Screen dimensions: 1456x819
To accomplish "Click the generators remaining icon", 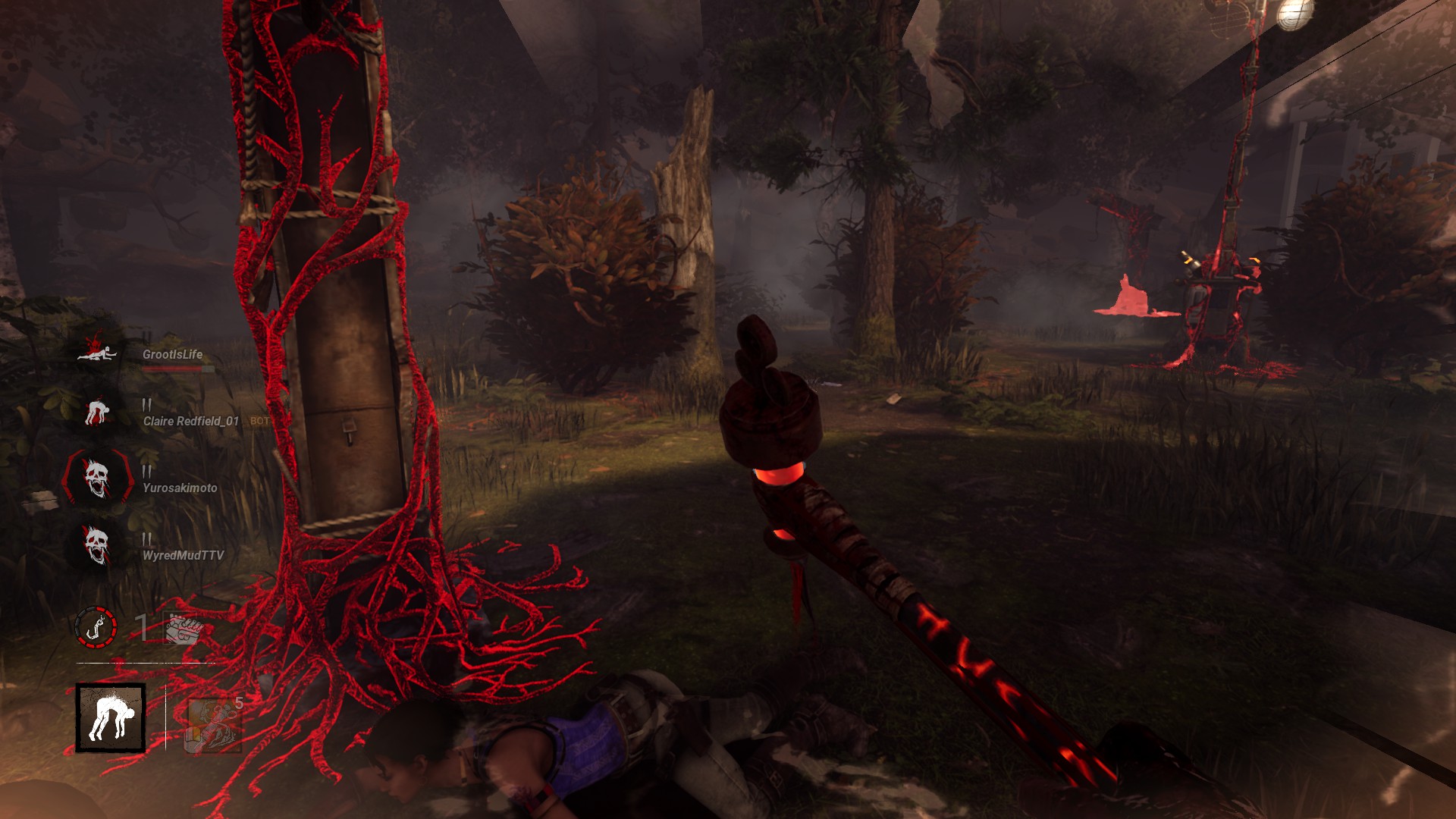I will [x=184, y=628].
